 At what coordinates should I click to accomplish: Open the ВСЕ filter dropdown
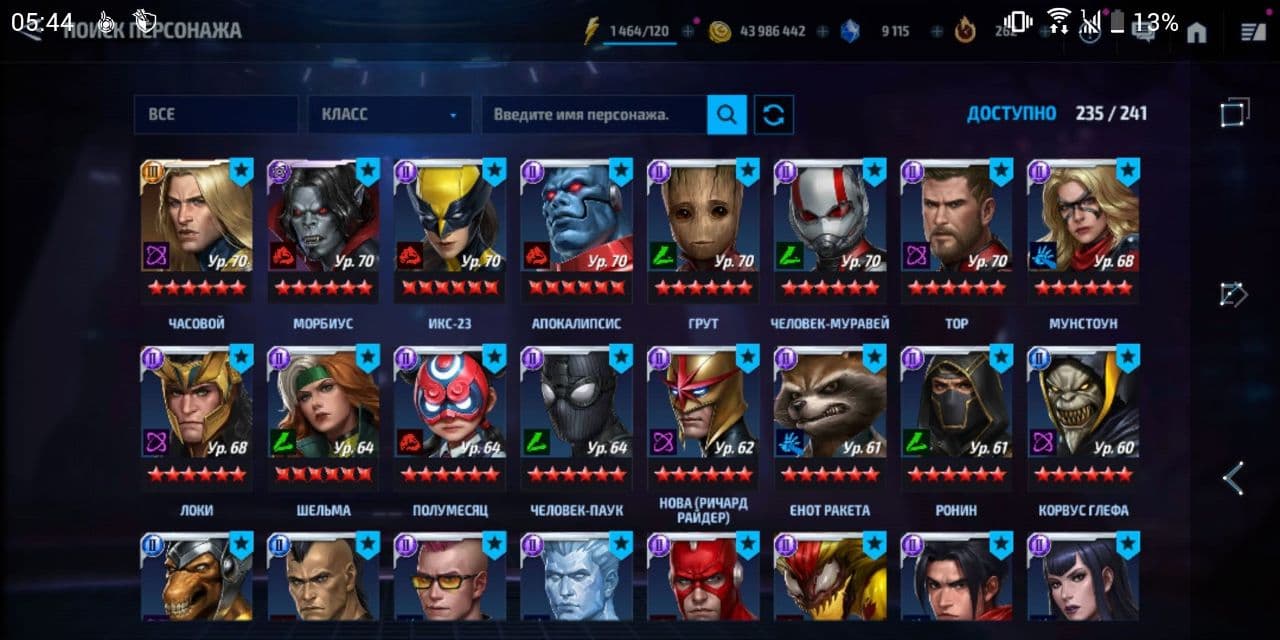pyautogui.click(x=216, y=115)
